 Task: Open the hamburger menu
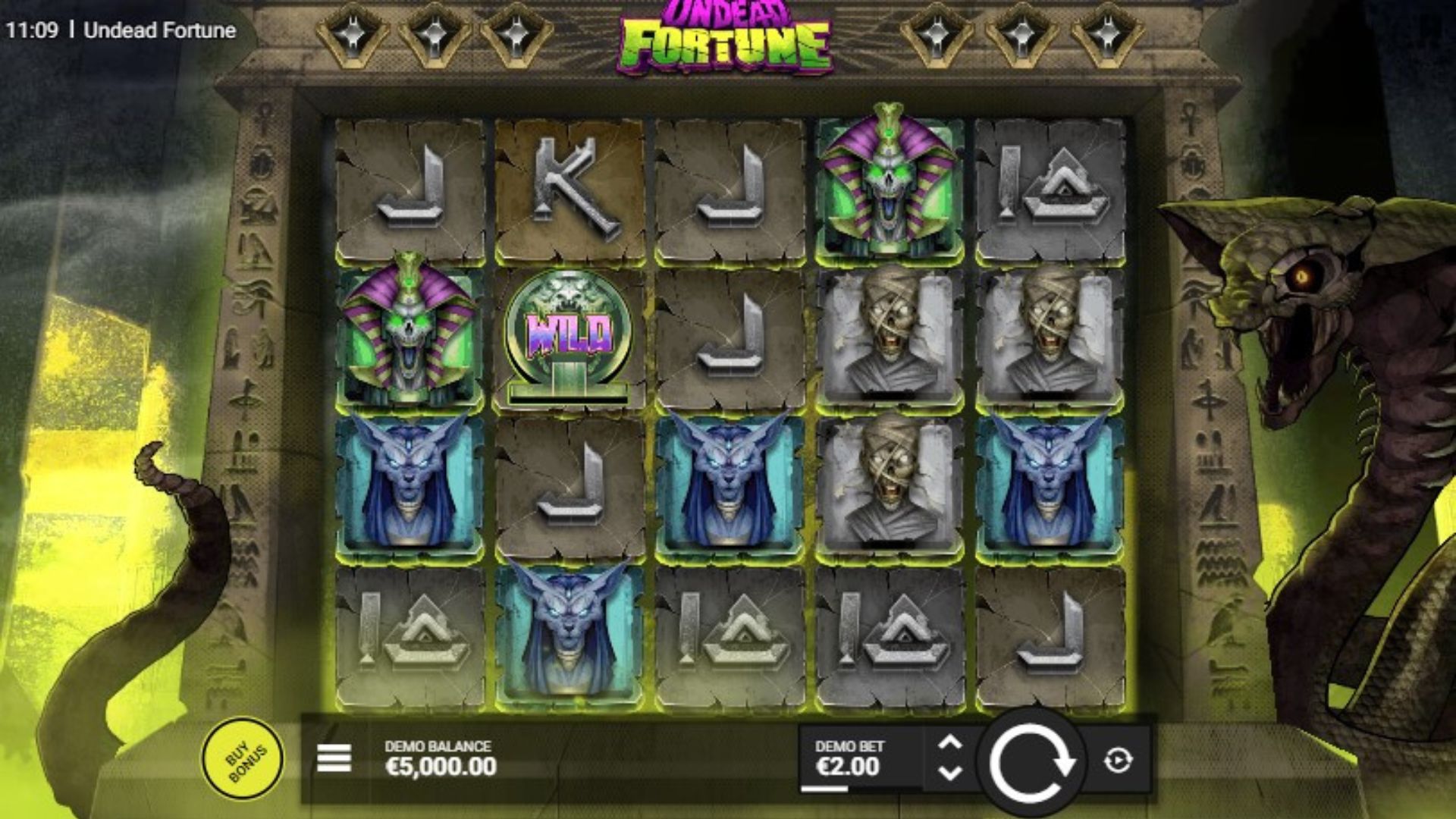[x=334, y=758]
